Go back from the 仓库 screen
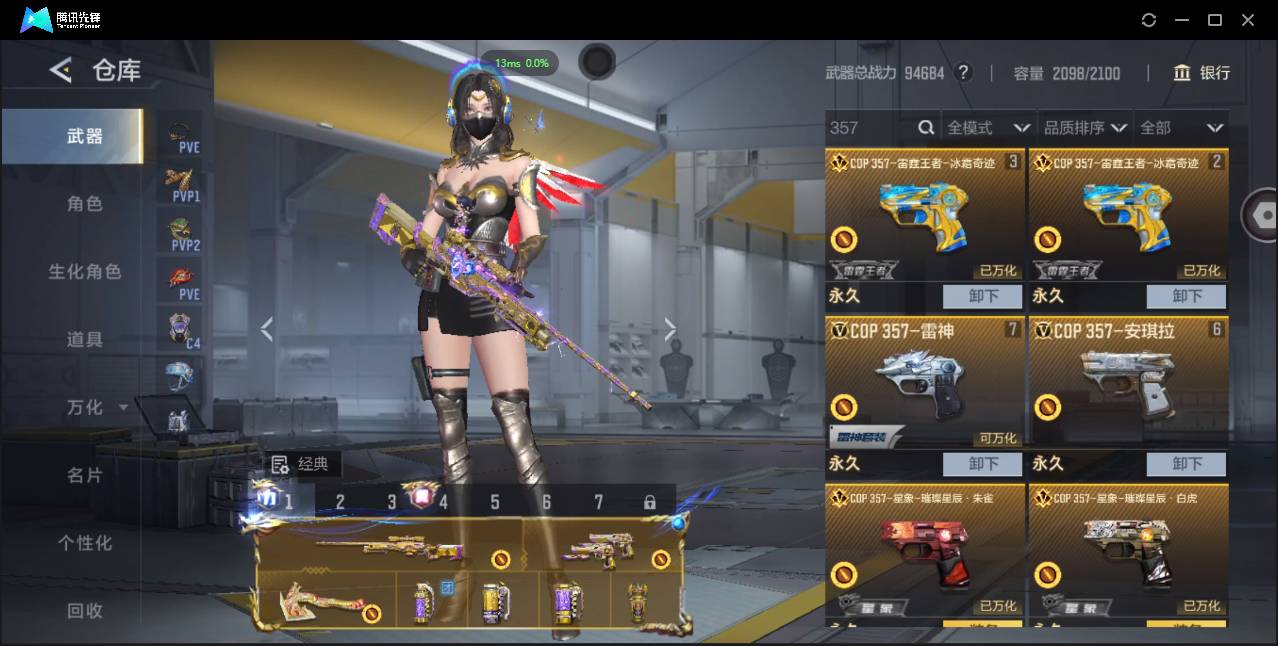 pyautogui.click(x=61, y=70)
